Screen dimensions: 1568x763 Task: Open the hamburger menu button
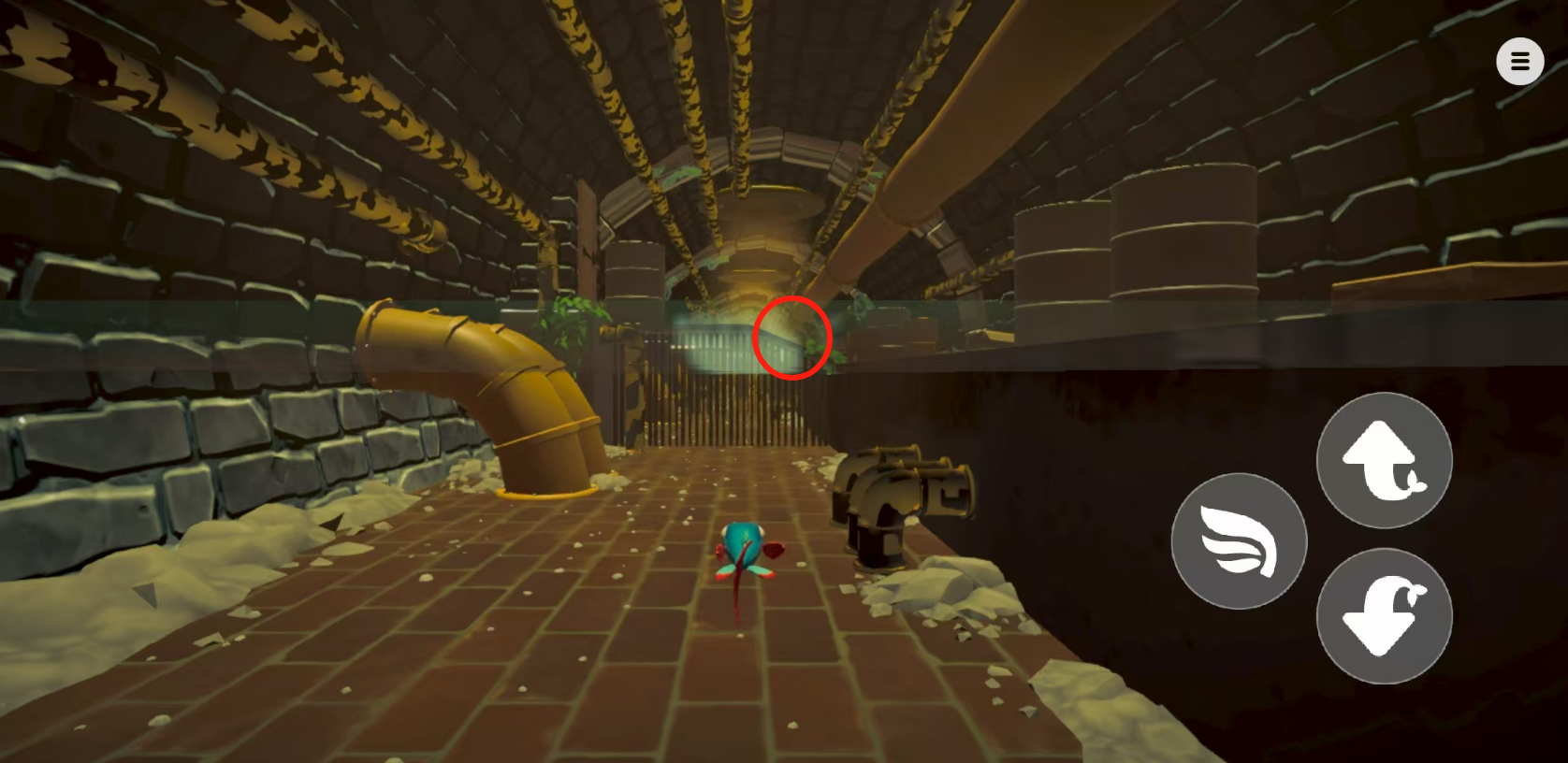pyautogui.click(x=1519, y=62)
